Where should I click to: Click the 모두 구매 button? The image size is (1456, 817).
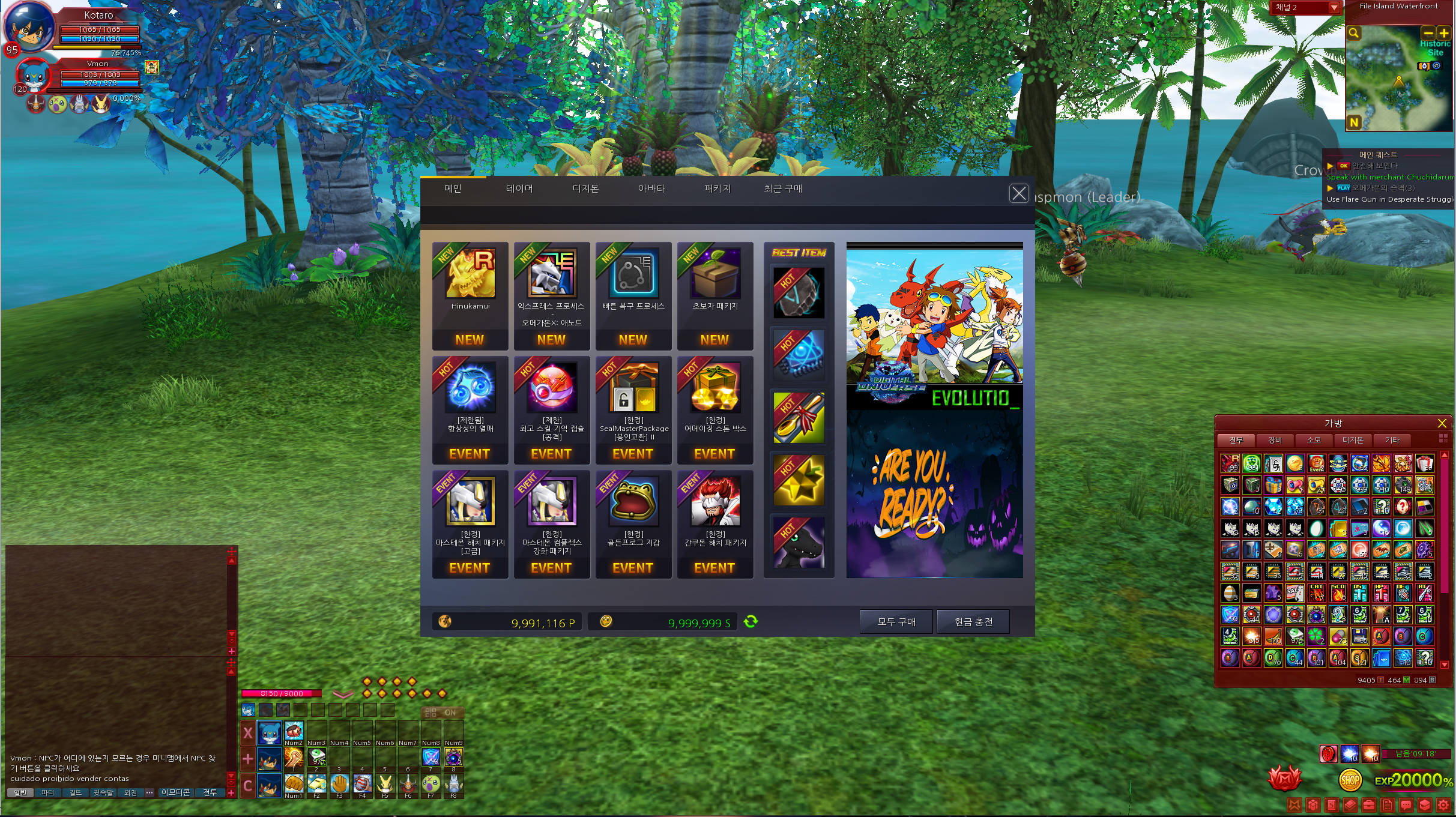(x=896, y=622)
